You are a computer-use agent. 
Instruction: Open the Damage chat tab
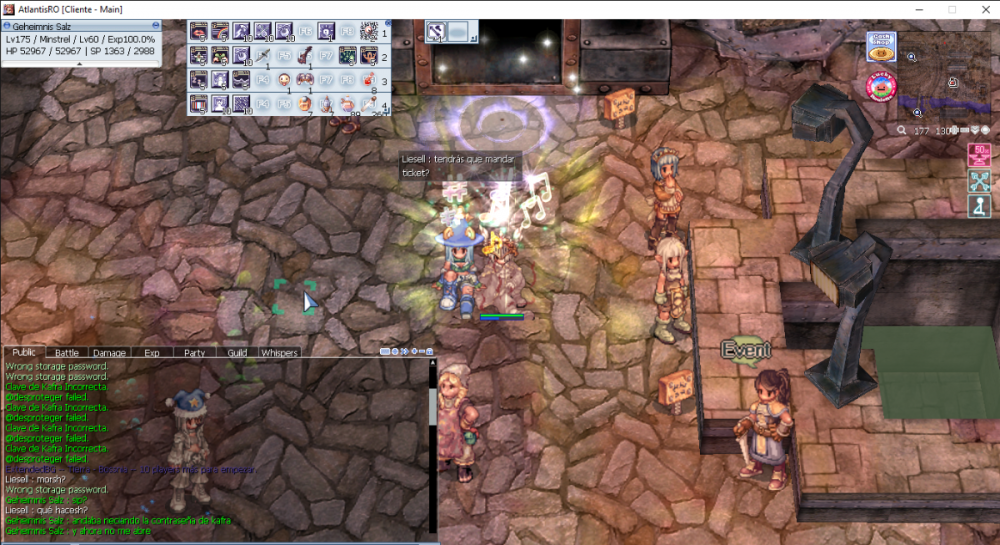[x=109, y=353]
